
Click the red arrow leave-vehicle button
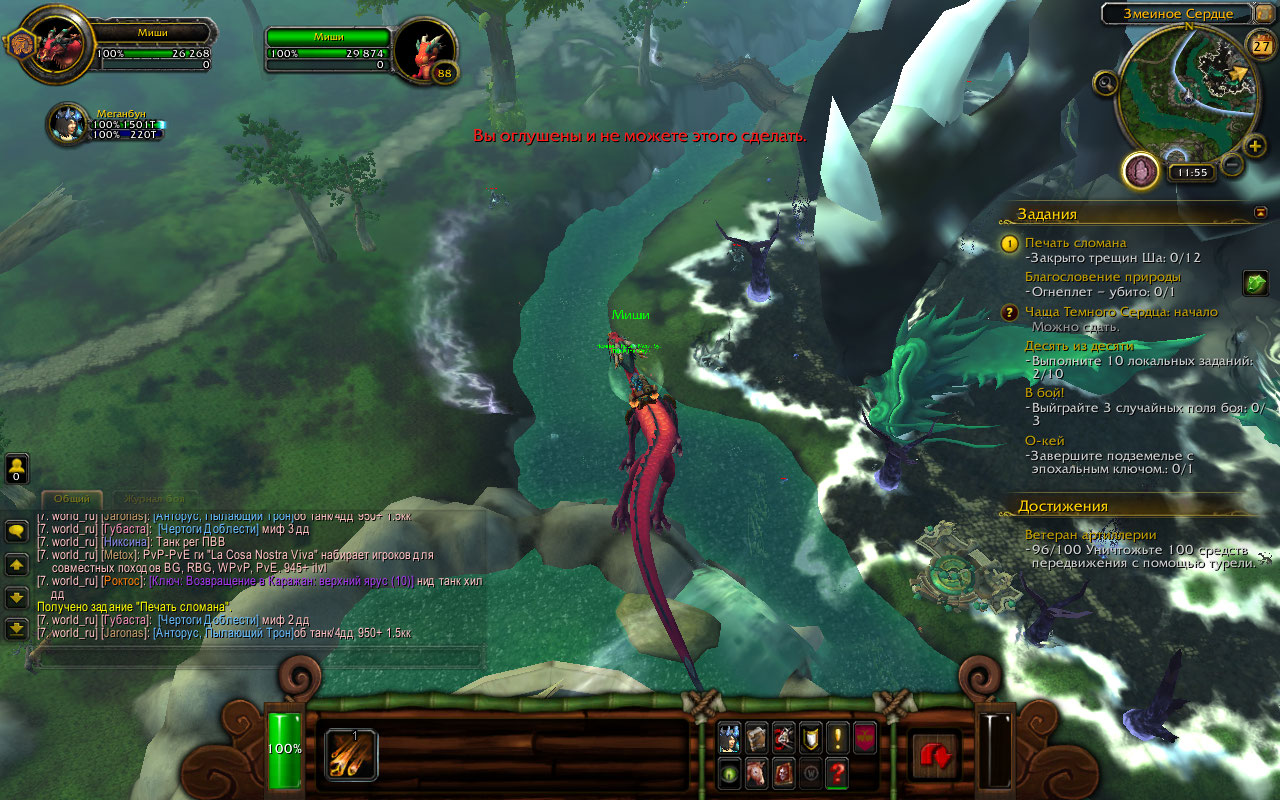coord(935,755)
